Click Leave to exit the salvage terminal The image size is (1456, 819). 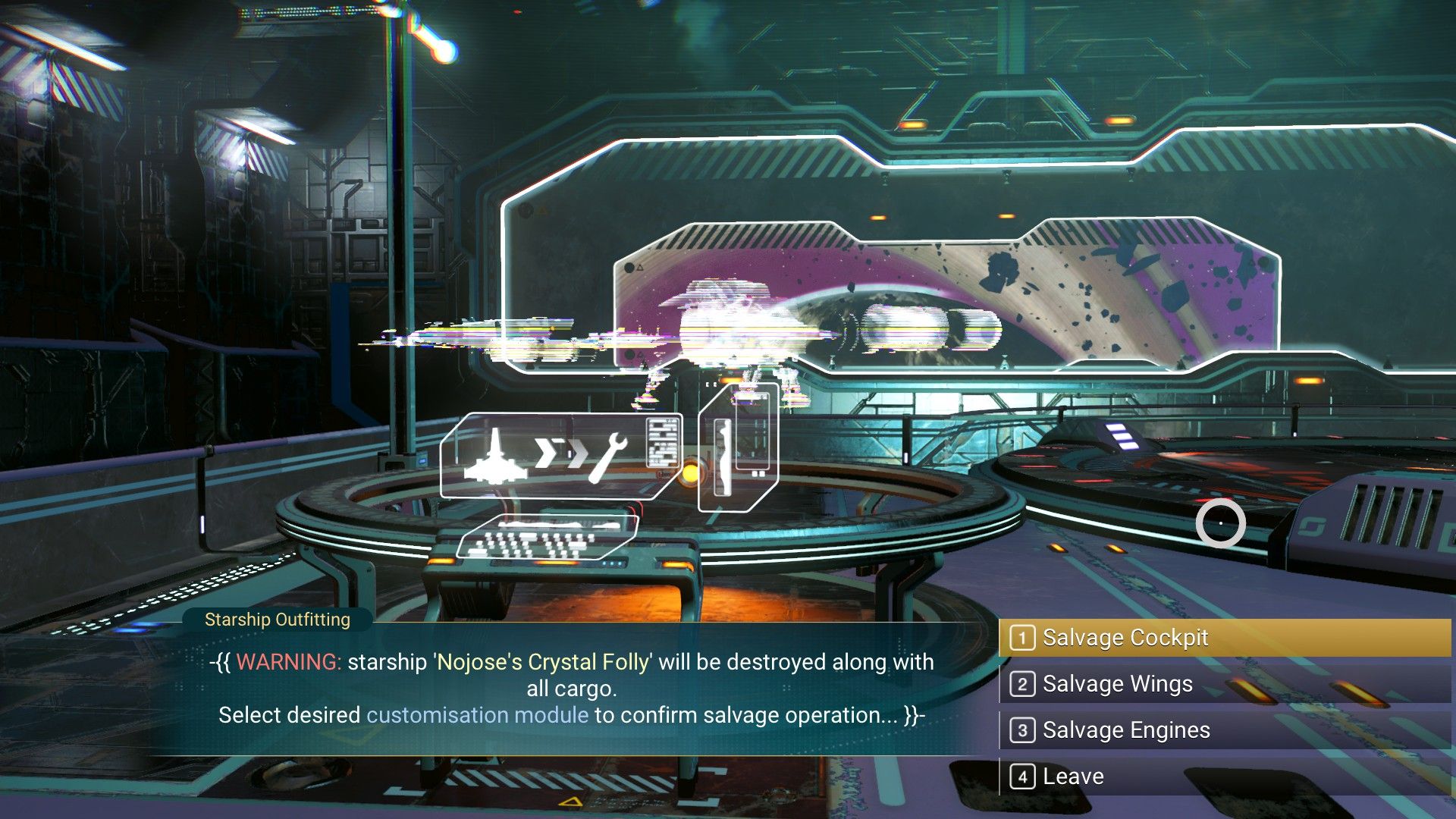(1072, 776)
